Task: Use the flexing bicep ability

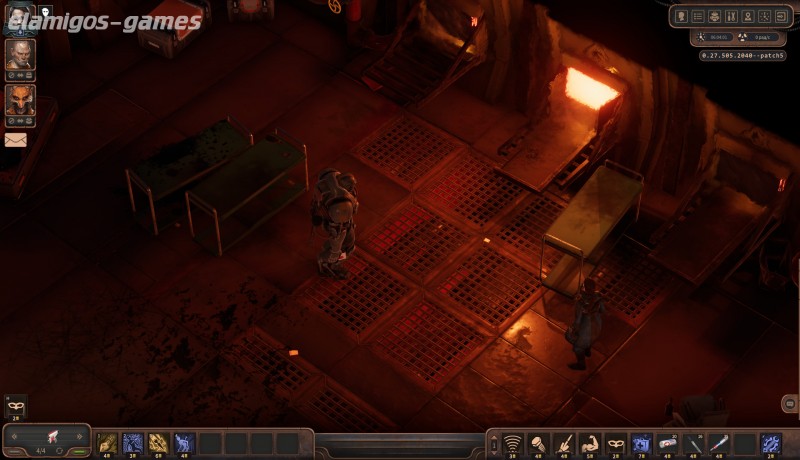Action: click(x=591, y=441)
